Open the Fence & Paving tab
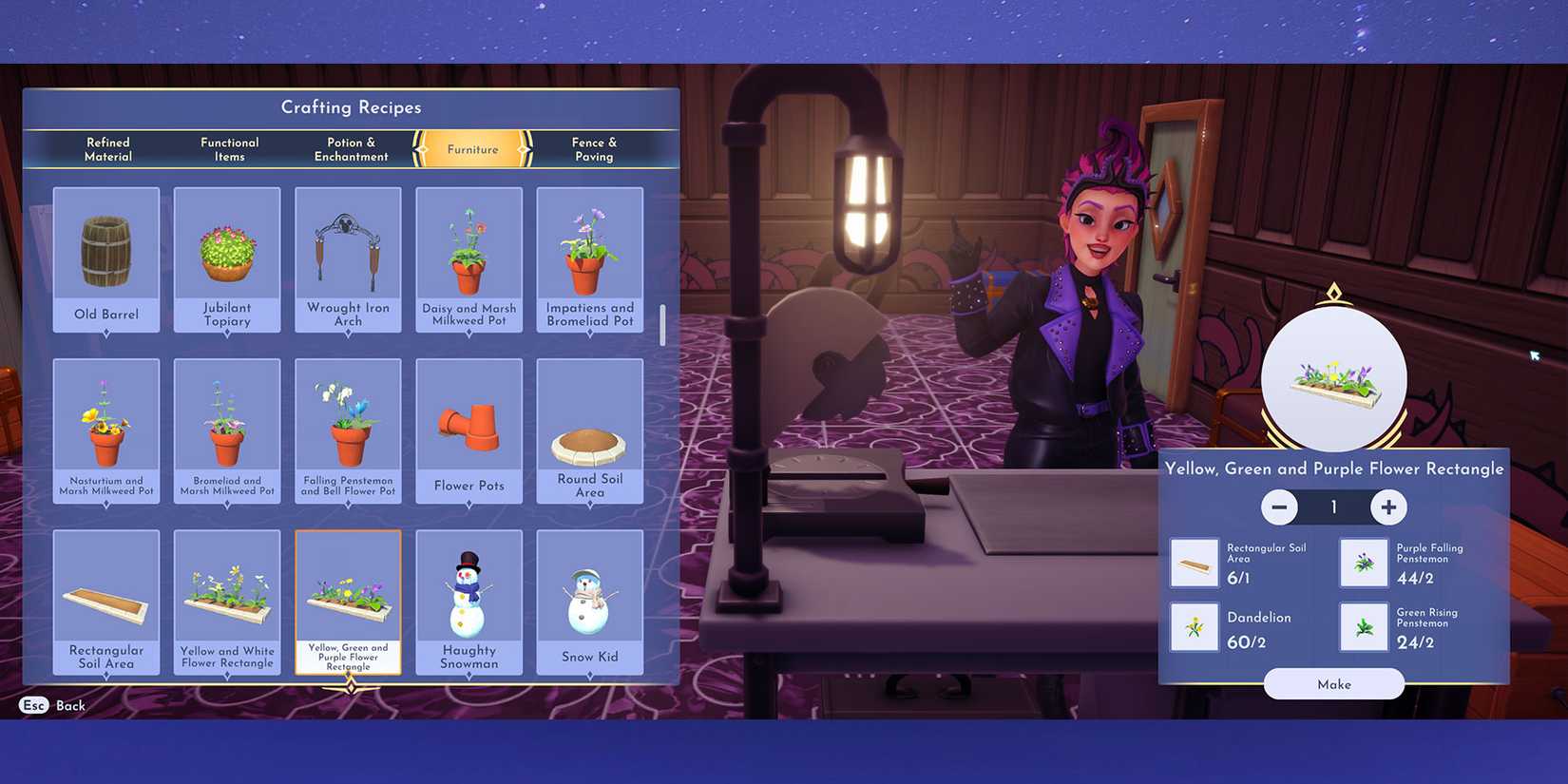The width and height of the screenshot is (1568, 784). click(592, 149)
